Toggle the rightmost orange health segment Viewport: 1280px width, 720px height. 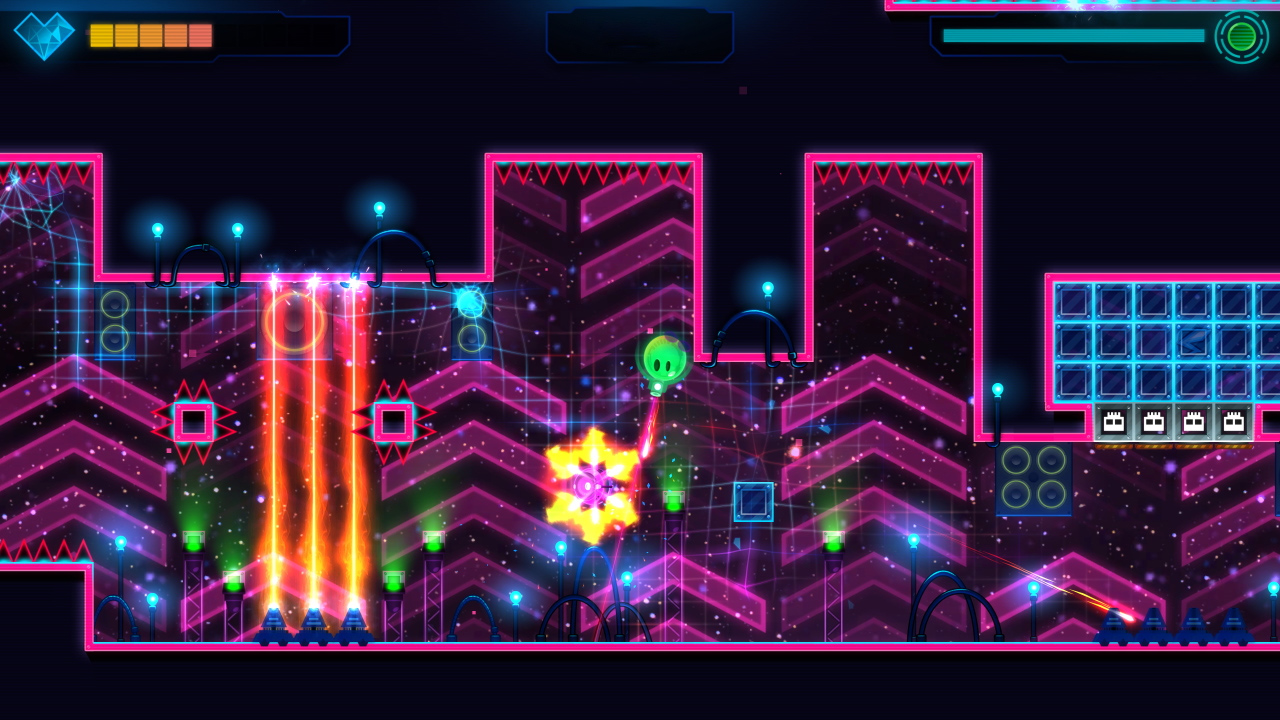coord(200,35)
